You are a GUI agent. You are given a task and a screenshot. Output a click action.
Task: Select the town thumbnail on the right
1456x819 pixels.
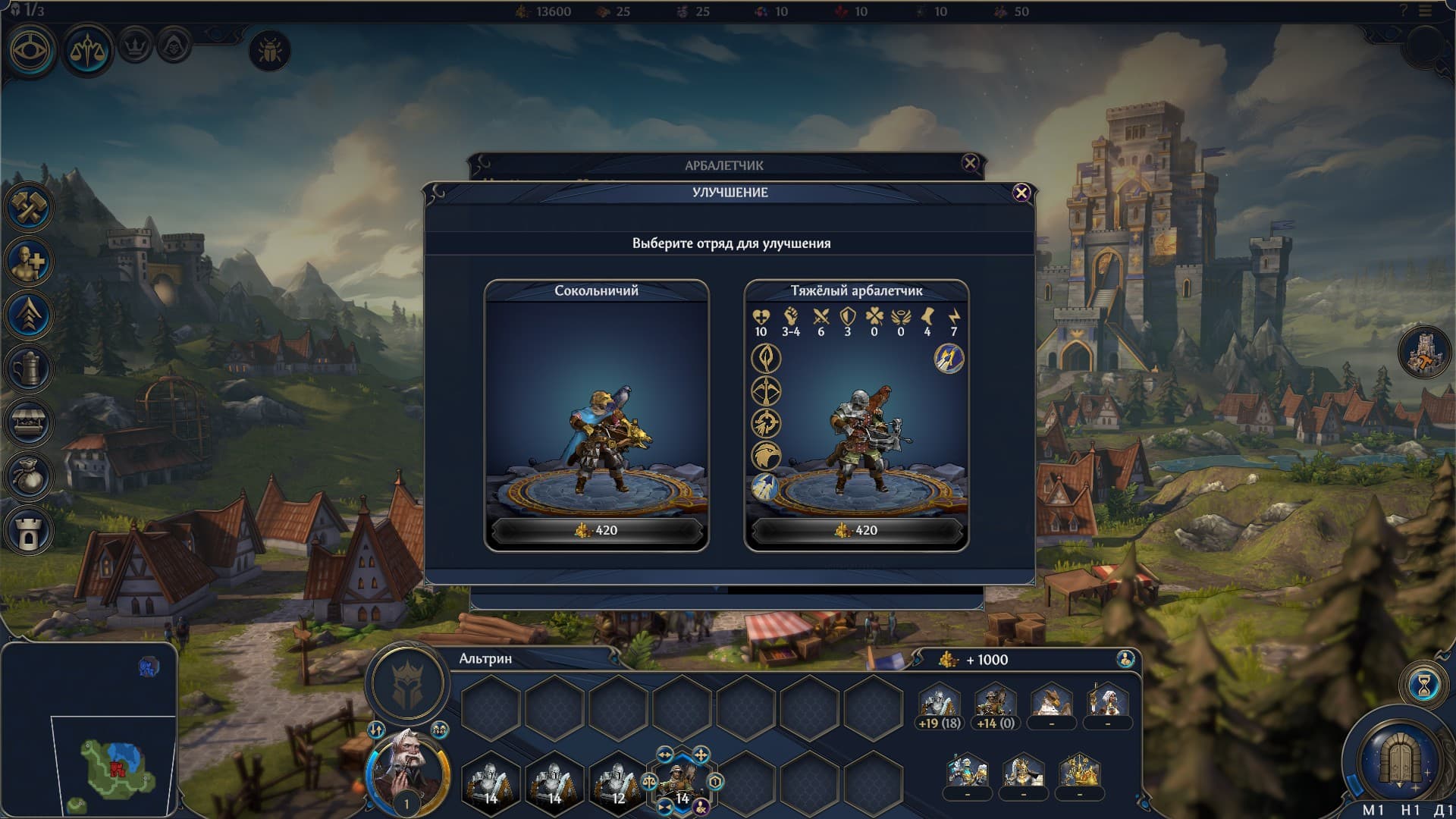(x=1423, y=352)
